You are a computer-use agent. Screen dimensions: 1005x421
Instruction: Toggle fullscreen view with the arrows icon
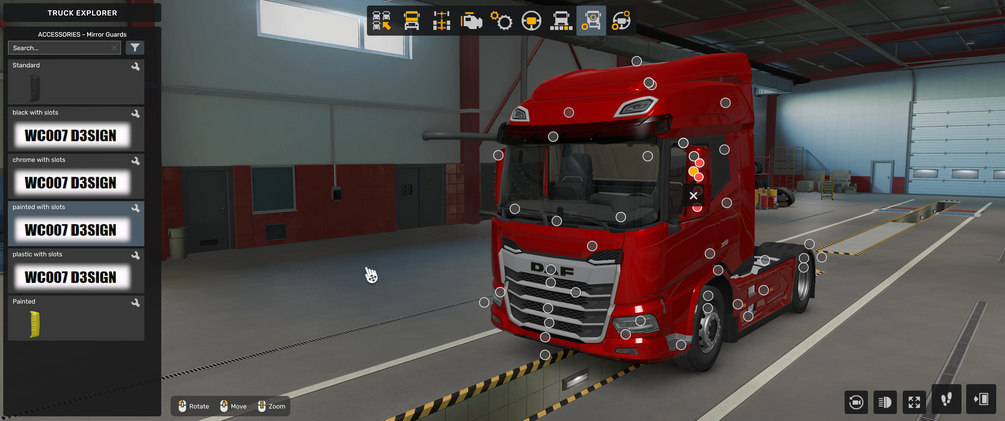(x=914, y=402)
